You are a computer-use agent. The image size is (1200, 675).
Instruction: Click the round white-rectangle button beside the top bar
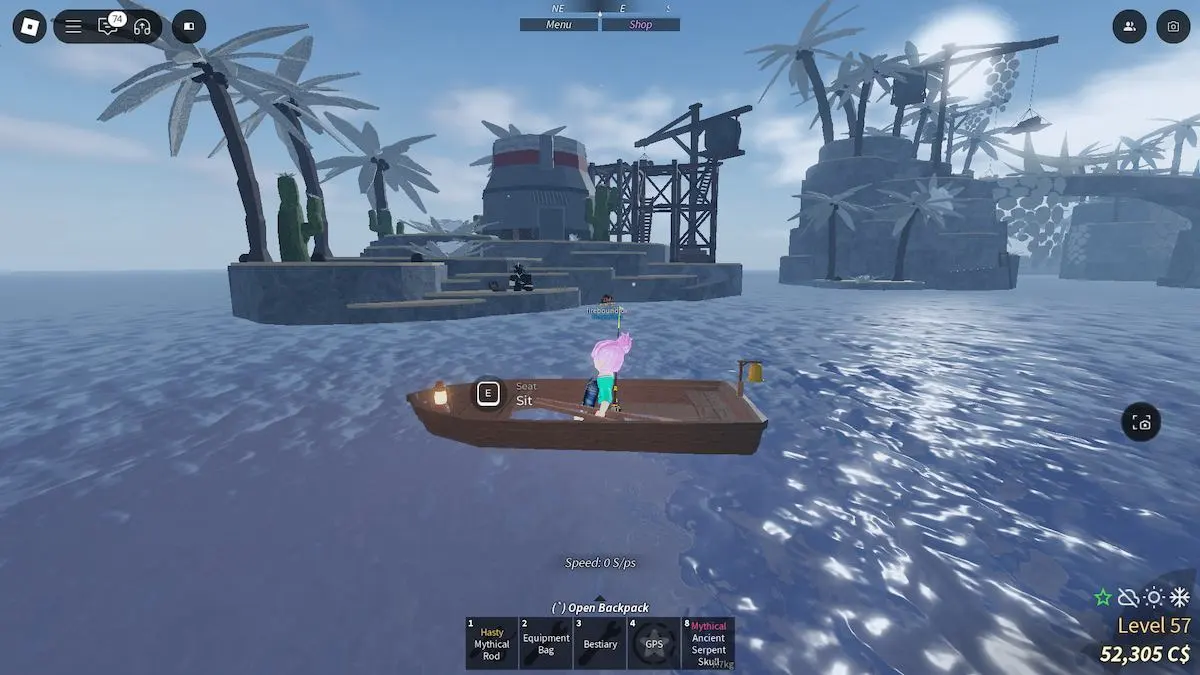(x=189, y=27)
